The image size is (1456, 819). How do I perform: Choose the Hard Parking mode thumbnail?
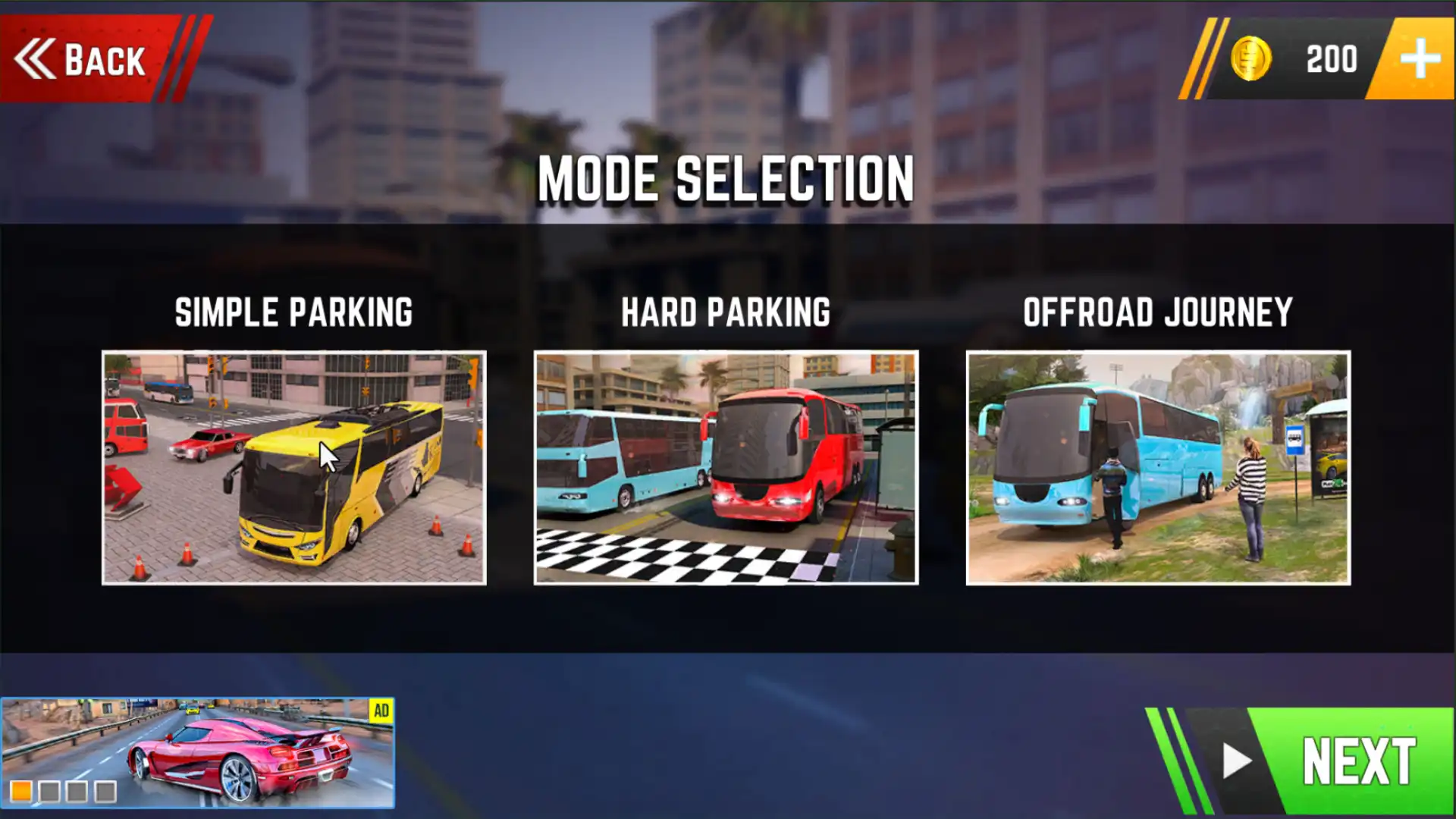click(726, 467)
